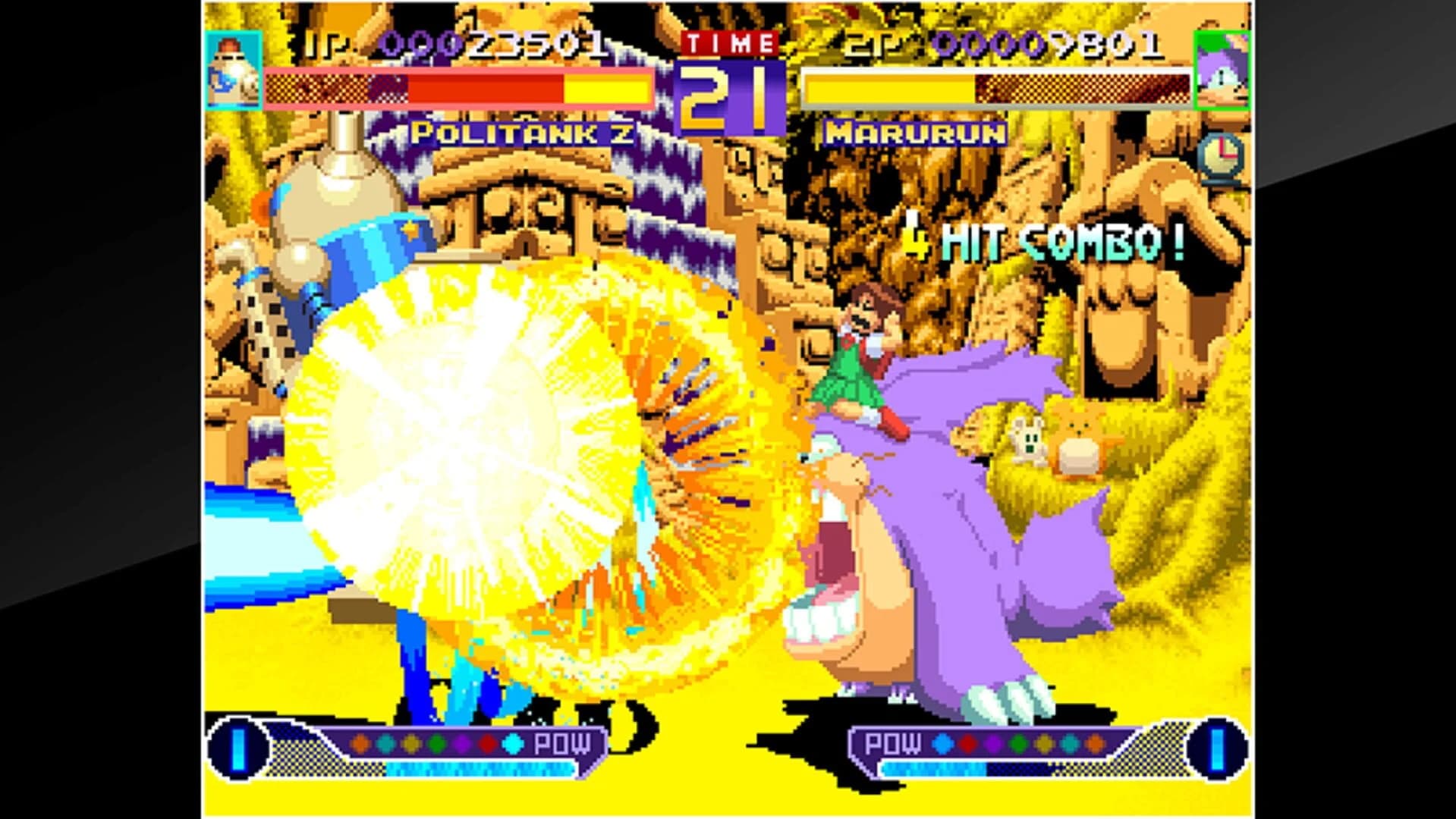Viewport: 1456px width, 819px height.
Task: Click the 1P stock indicator at bottom left
Action: click(x=237, y=748)
